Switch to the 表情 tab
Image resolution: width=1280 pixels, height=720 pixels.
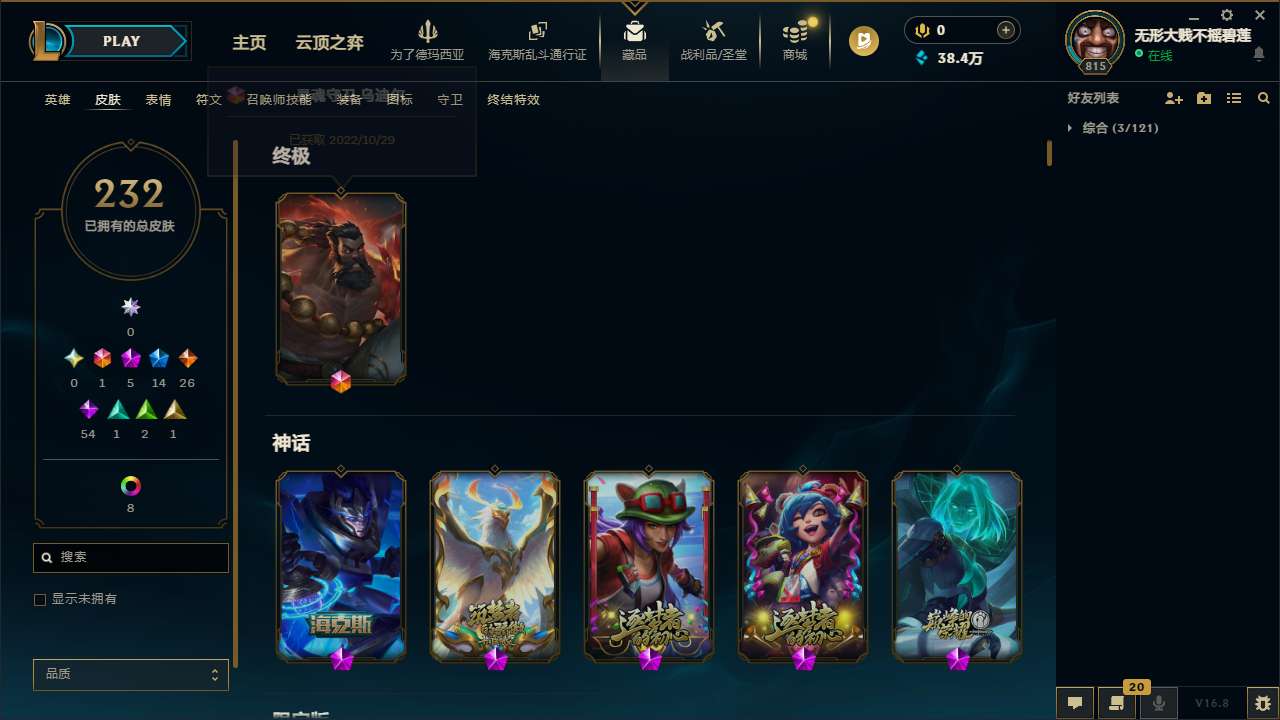tap(157, 99)
